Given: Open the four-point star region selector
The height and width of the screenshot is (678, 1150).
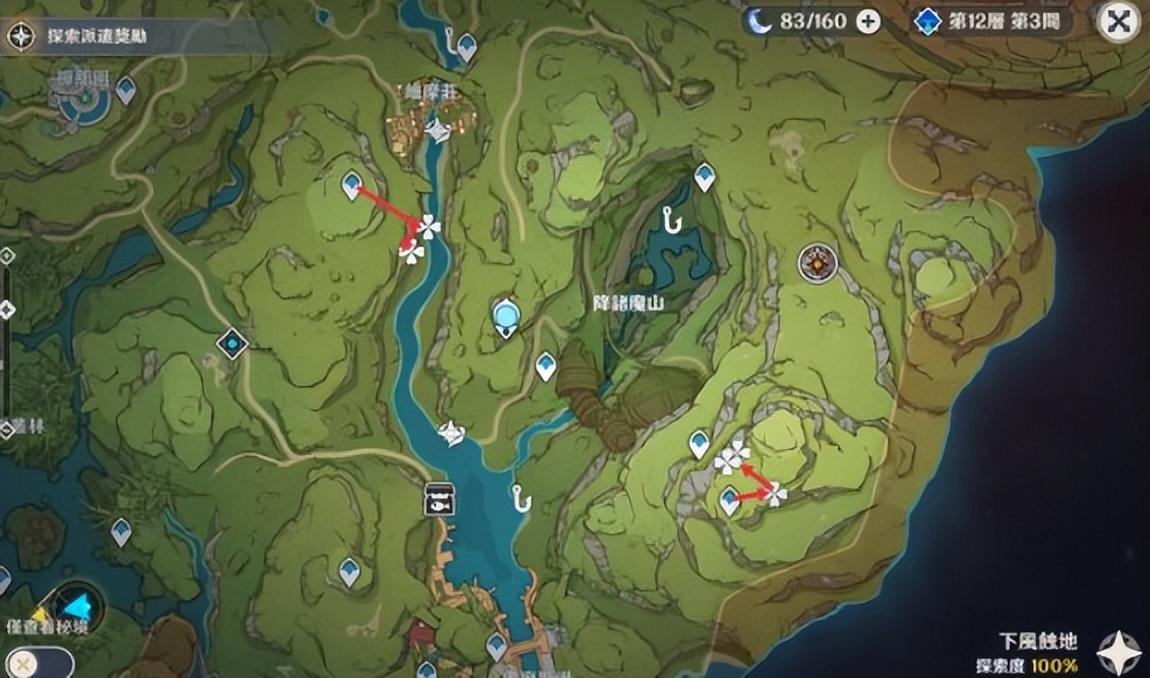Looking at the screenshot, I should tap(1117, 651).
